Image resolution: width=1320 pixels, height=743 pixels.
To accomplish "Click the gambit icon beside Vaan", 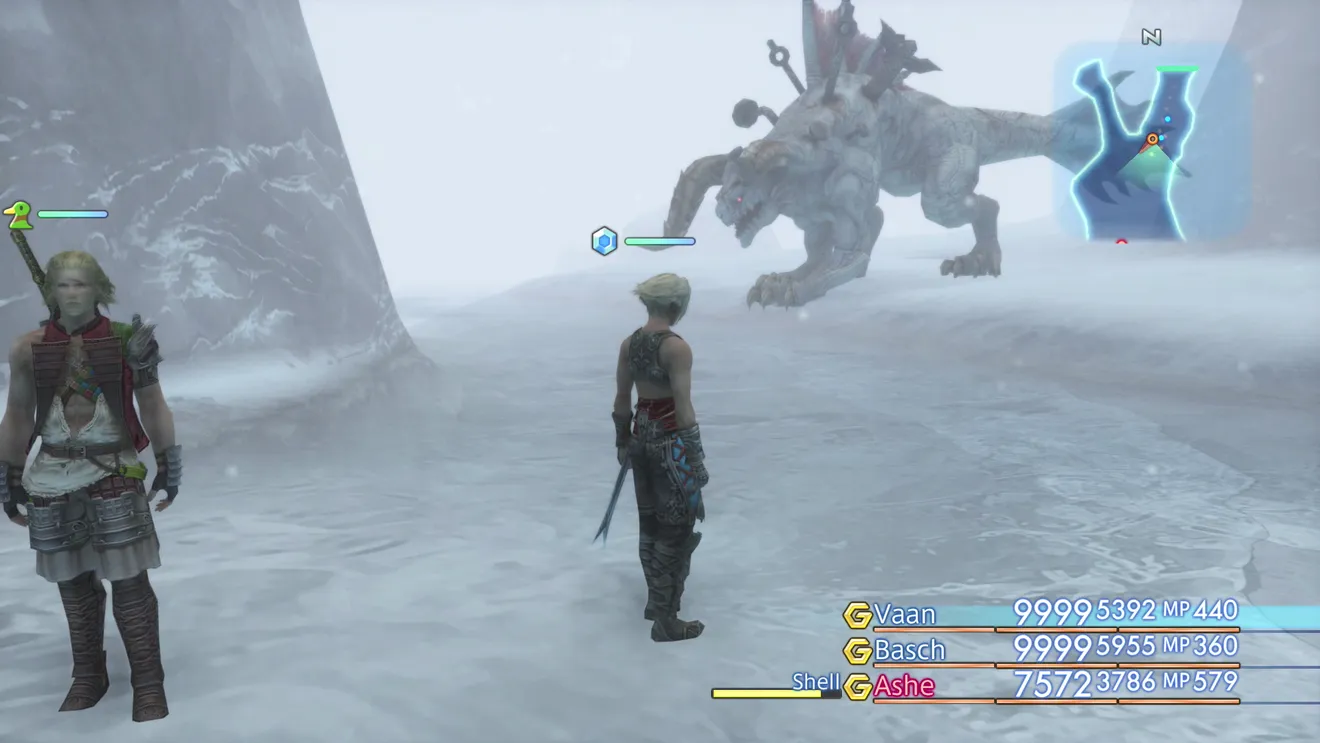I will click(857, 615).
